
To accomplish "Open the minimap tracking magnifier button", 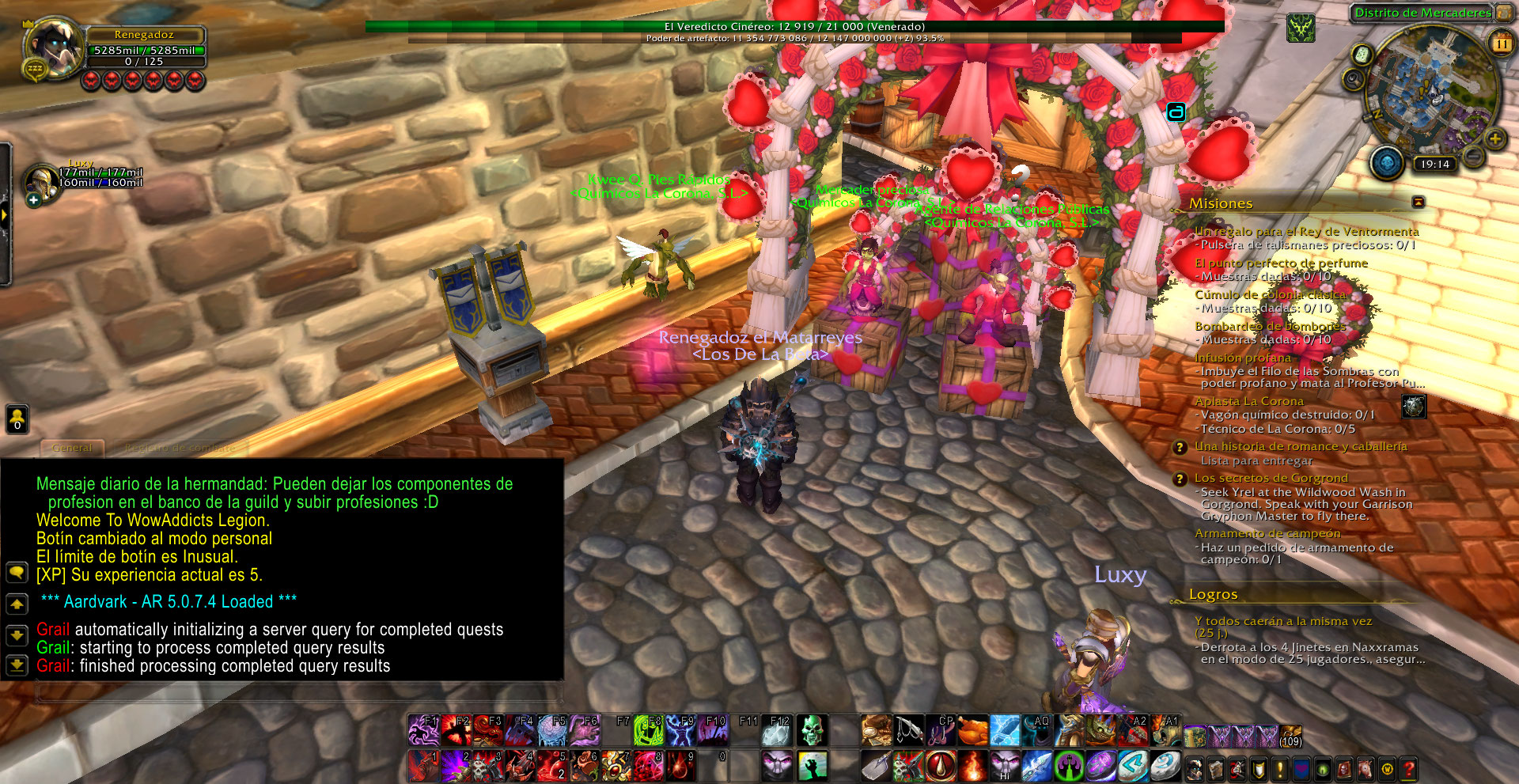I will pos(1353,79).
